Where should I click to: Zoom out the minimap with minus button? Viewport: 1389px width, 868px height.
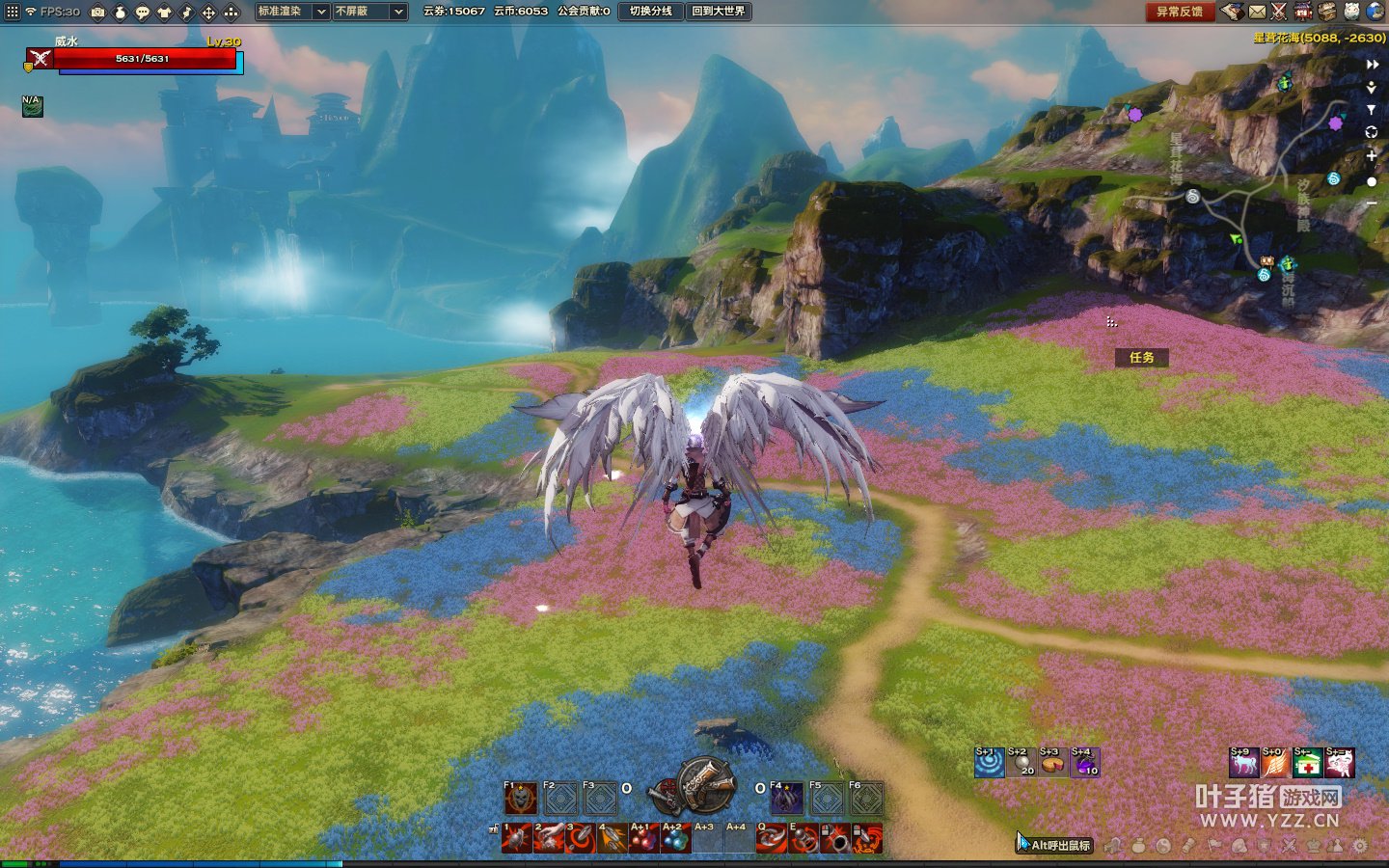(1372, 203)
